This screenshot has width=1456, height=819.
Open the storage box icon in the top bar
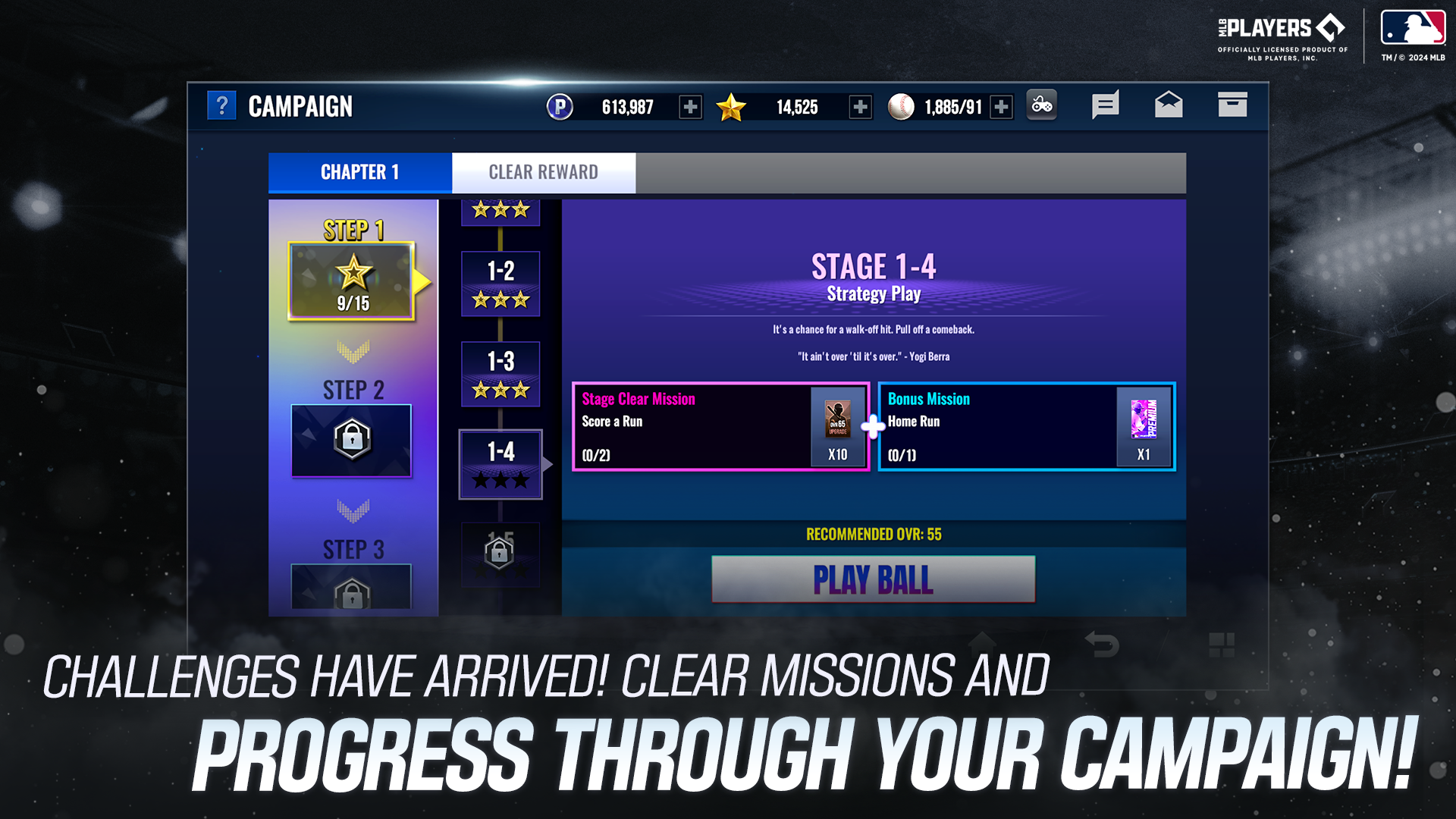(x=1232, y=105)
